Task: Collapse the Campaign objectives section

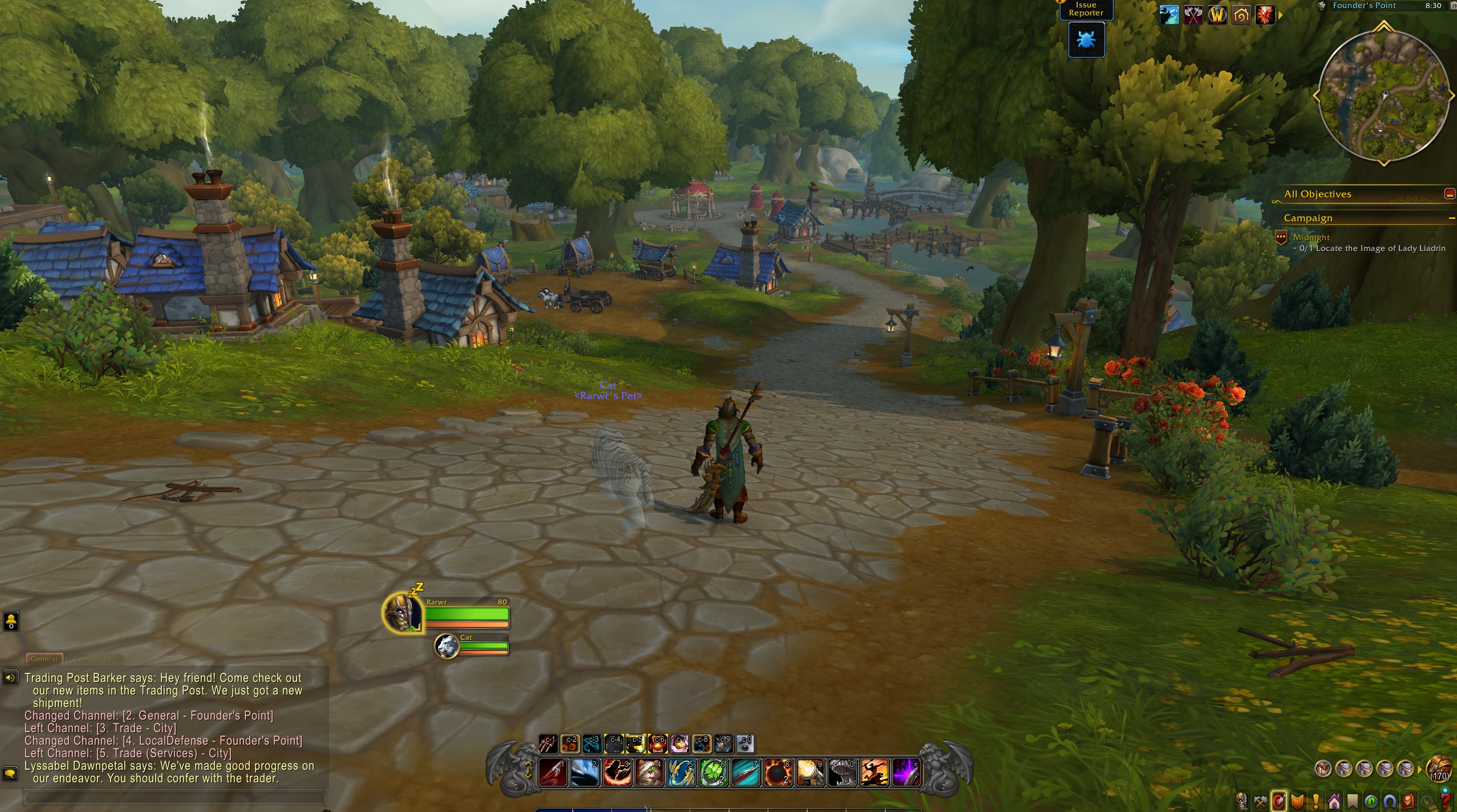Action: point(1453,217)
